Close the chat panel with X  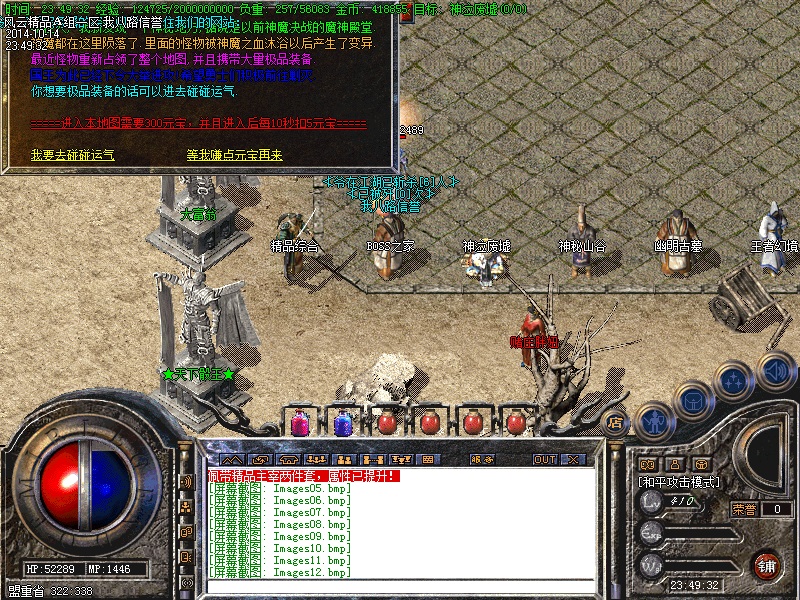click(573, 459)
